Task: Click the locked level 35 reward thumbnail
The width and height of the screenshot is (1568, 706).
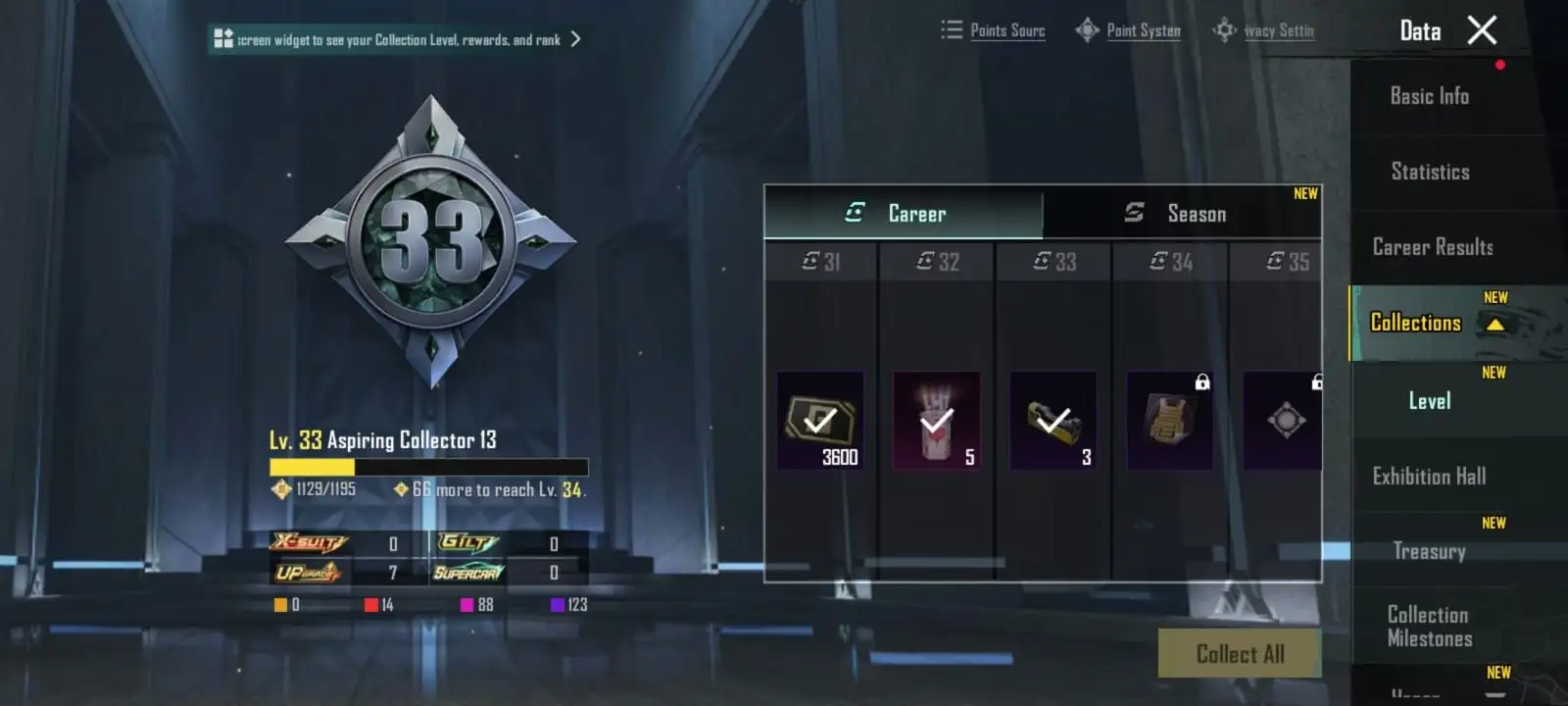Action: click(1284, 420)
